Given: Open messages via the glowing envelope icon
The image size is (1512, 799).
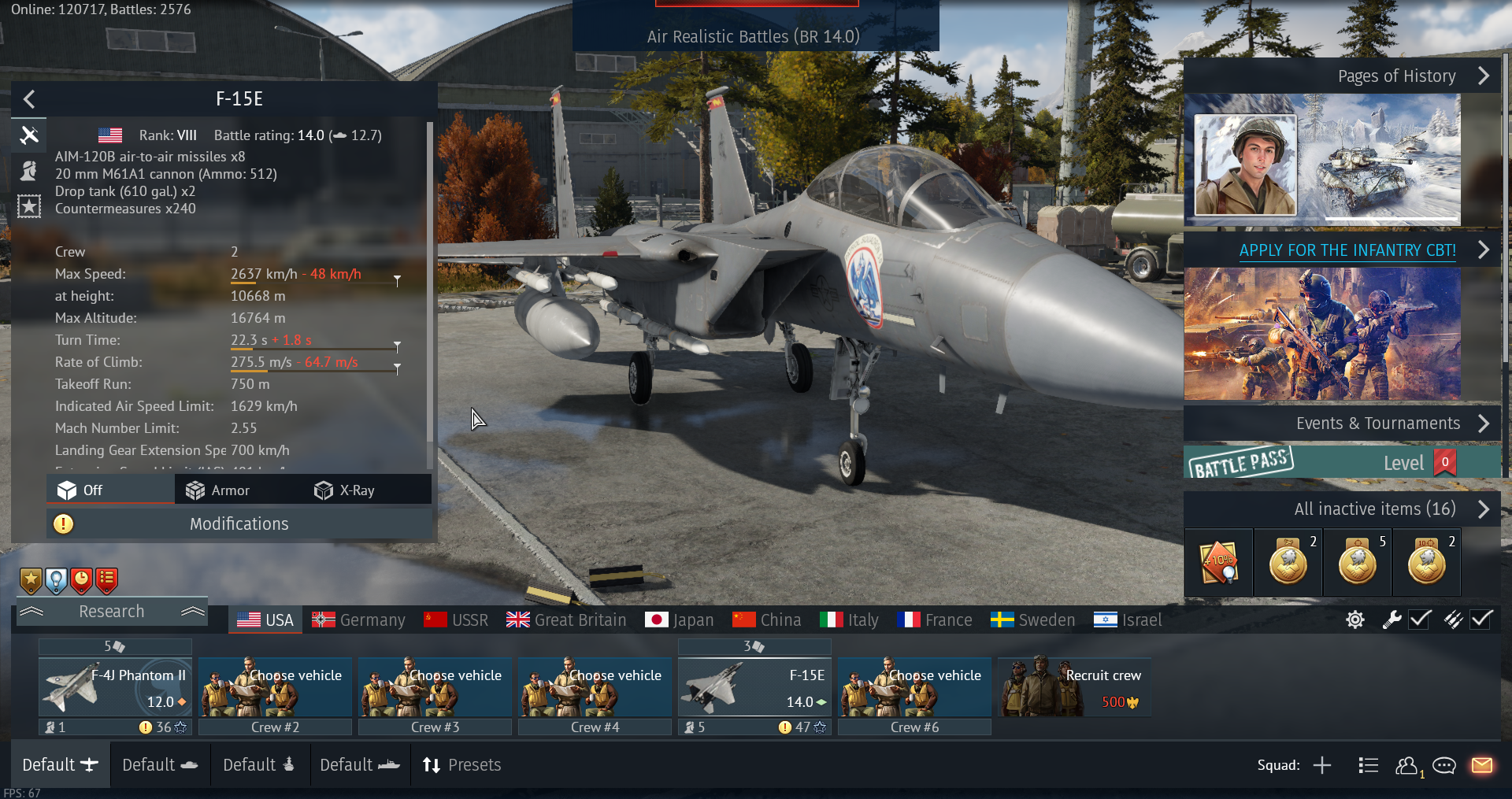Looking at the screenshot, I should tap(1484, 765).
